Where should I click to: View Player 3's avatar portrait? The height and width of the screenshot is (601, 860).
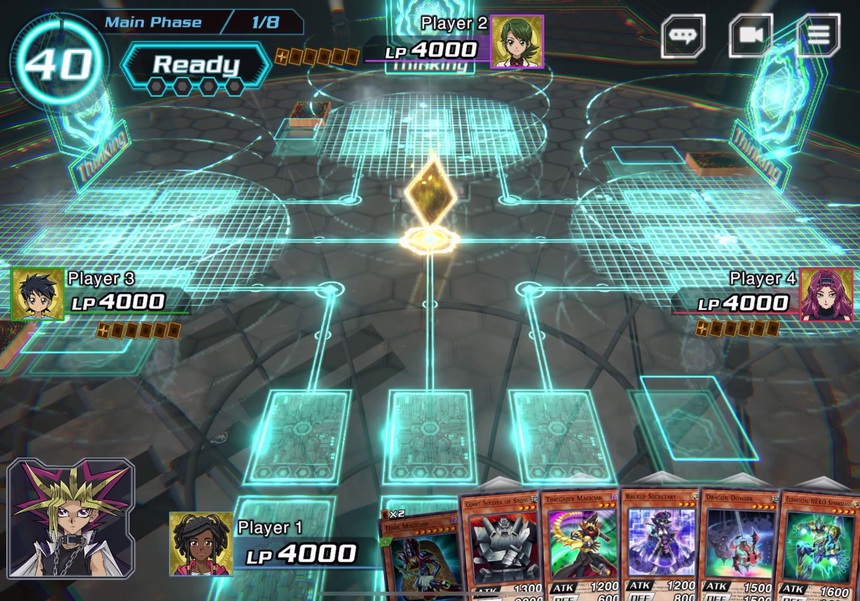[x=38, y=295]
